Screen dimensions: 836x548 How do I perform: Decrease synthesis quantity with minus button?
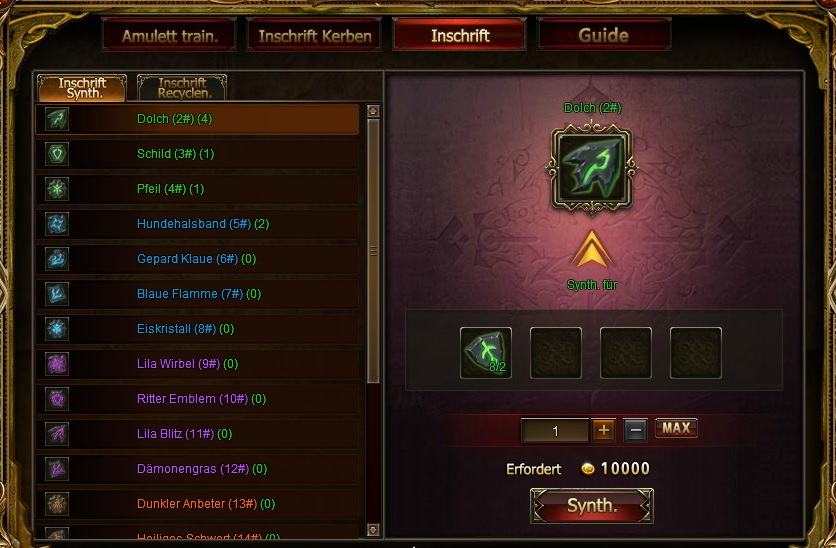click(x=635, y=430)
